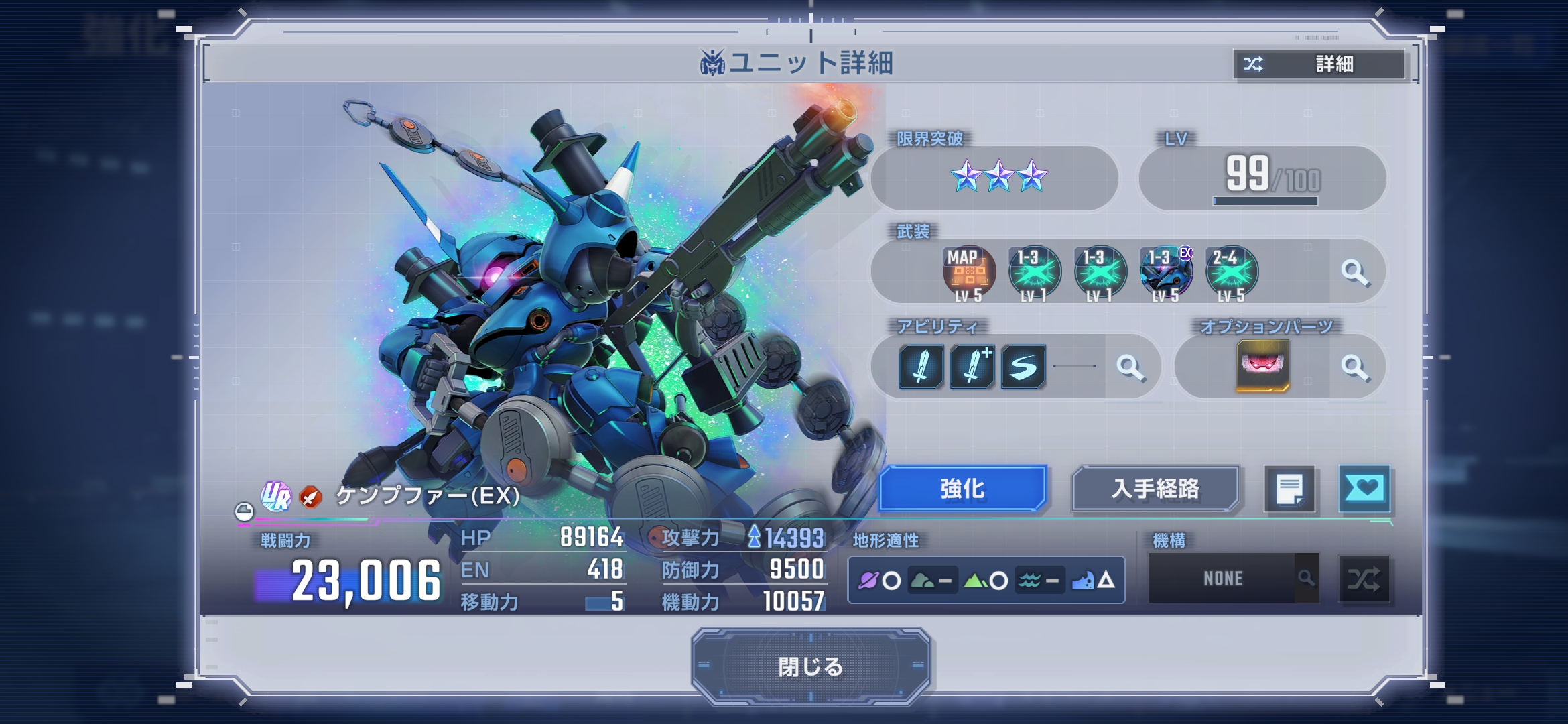Select the plain sword ability icon

[921, 367]
